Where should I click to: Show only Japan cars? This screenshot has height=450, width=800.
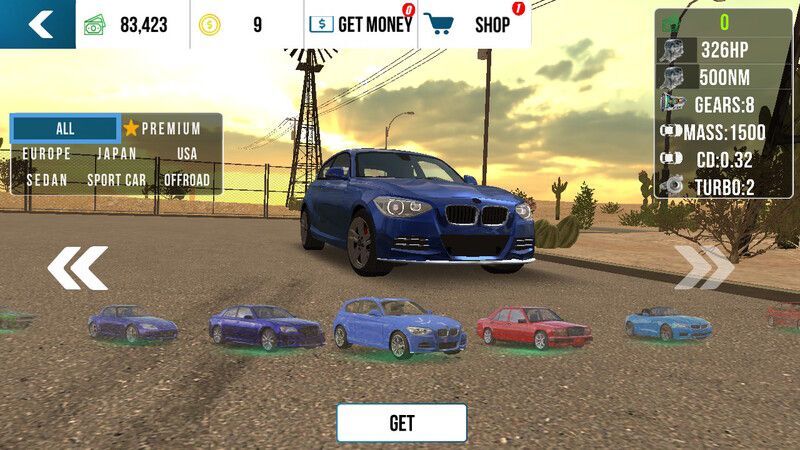[x=117, y=154]
